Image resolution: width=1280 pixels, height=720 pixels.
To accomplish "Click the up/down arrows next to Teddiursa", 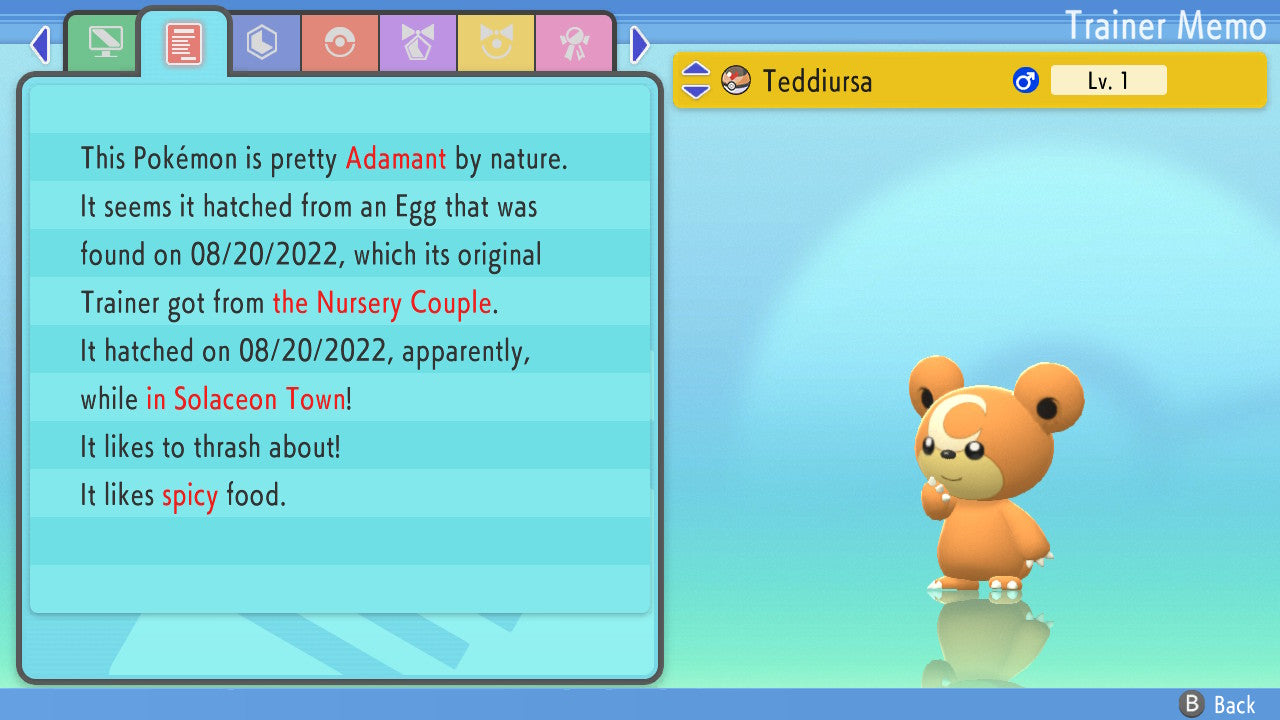I will (696, 80).
